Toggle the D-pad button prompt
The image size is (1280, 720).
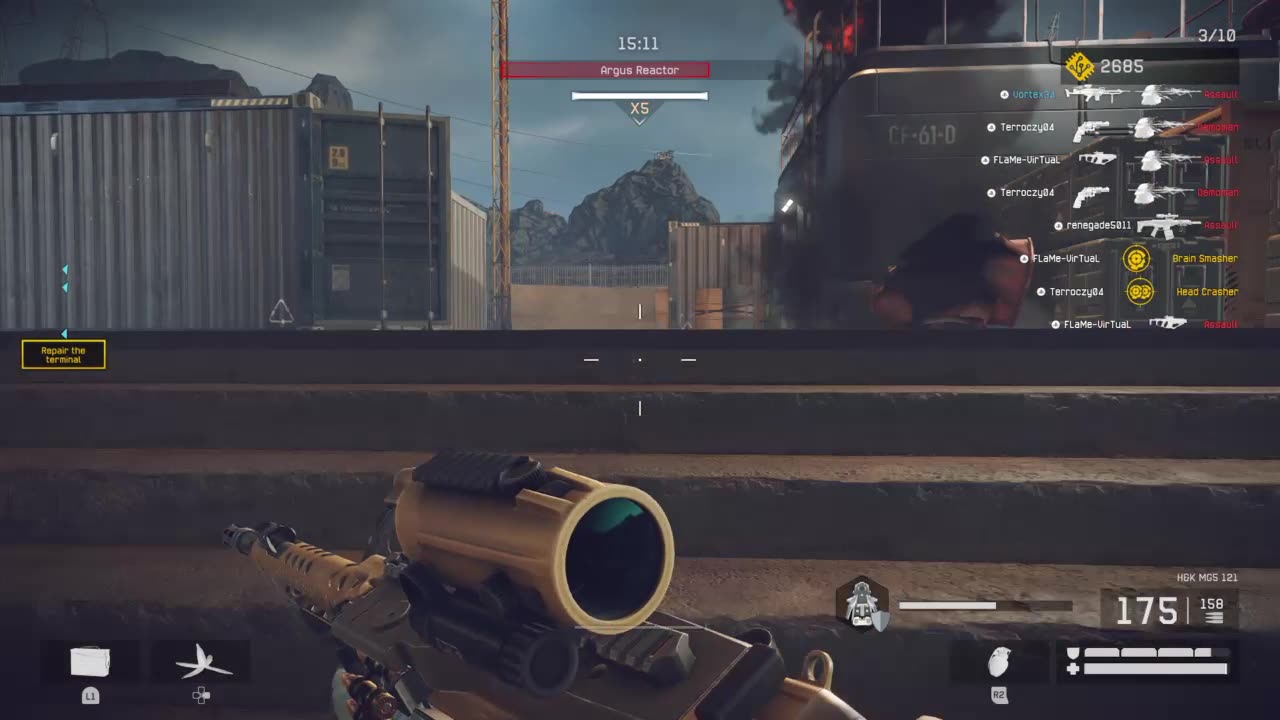(x=201, y=695)
